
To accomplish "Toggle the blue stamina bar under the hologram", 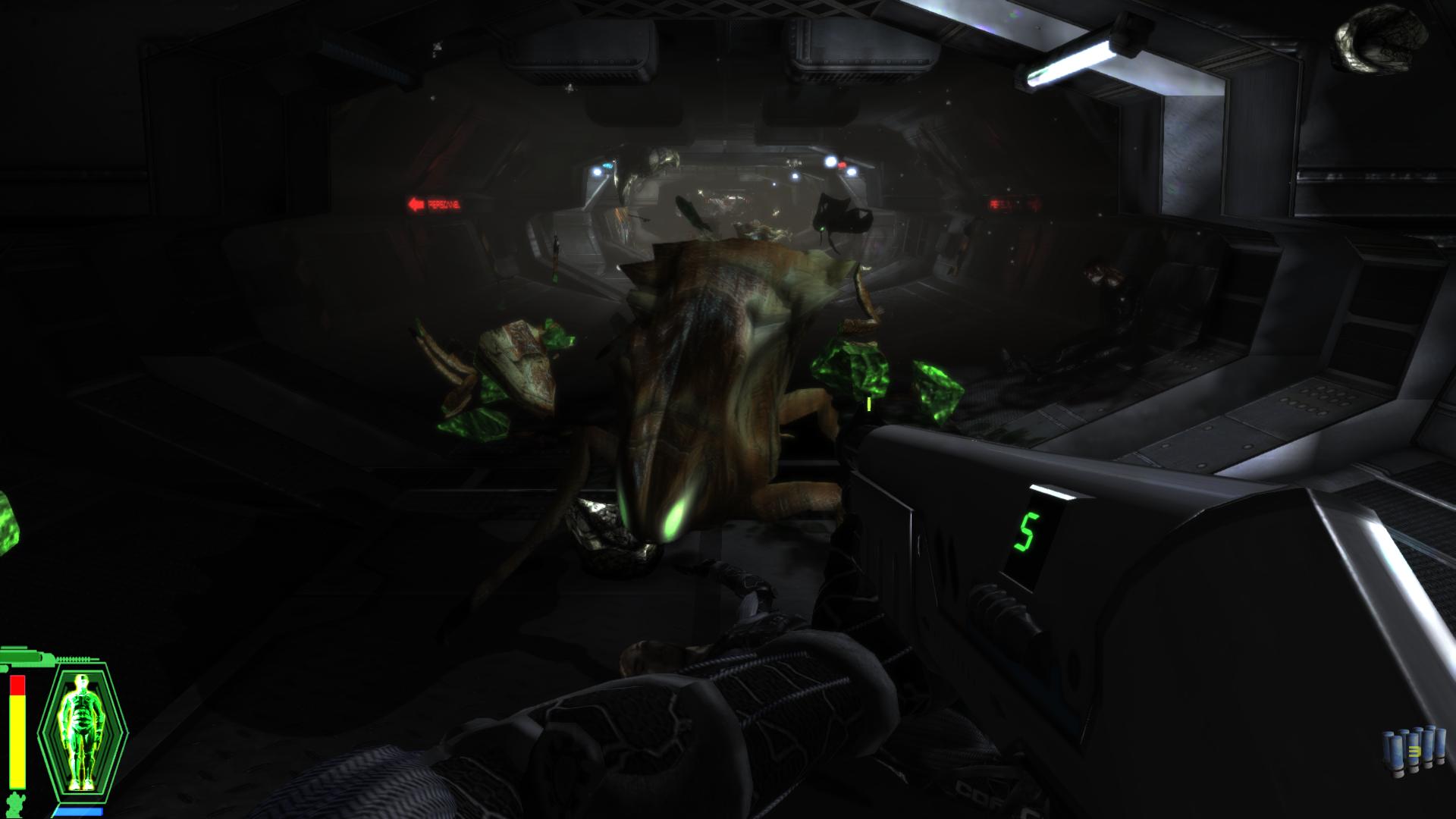I will pos(80,811).
